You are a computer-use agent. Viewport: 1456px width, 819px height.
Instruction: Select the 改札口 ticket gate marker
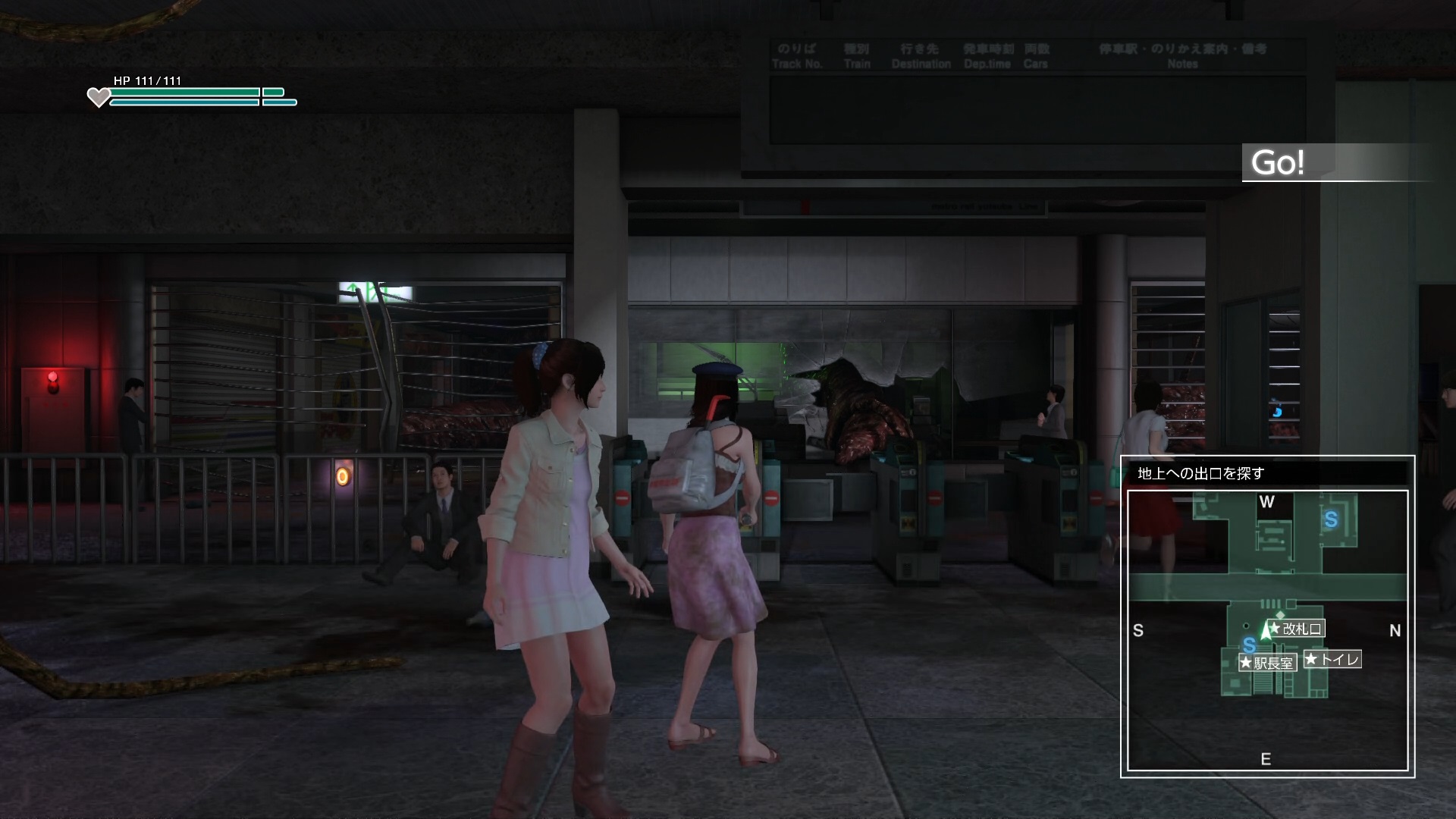coord(1296,629)
